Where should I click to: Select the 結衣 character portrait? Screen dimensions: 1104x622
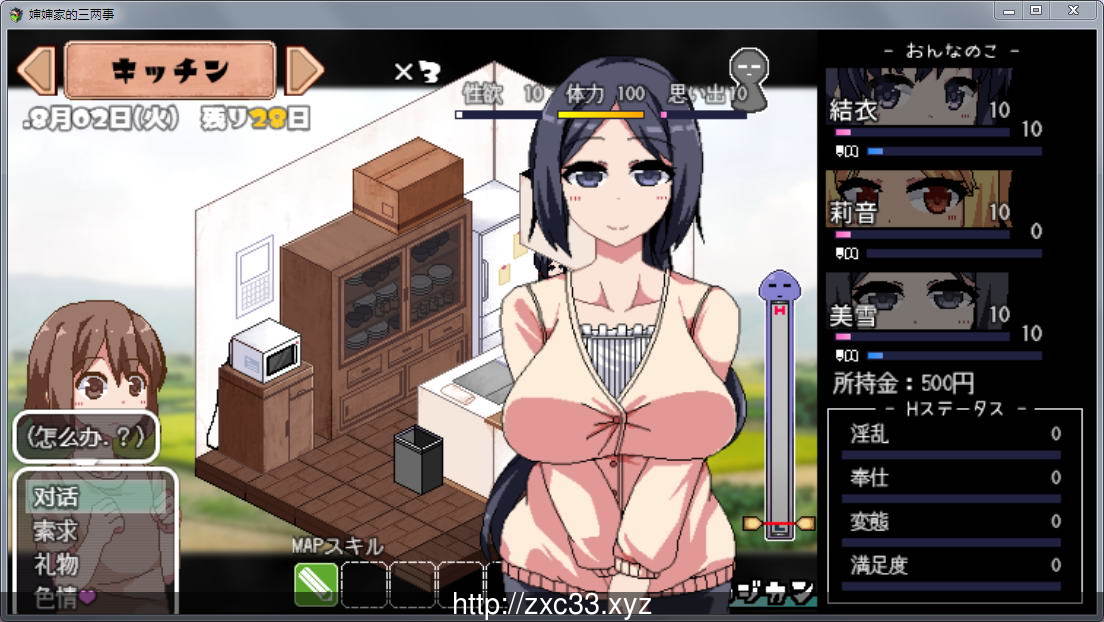click(918, 98)
